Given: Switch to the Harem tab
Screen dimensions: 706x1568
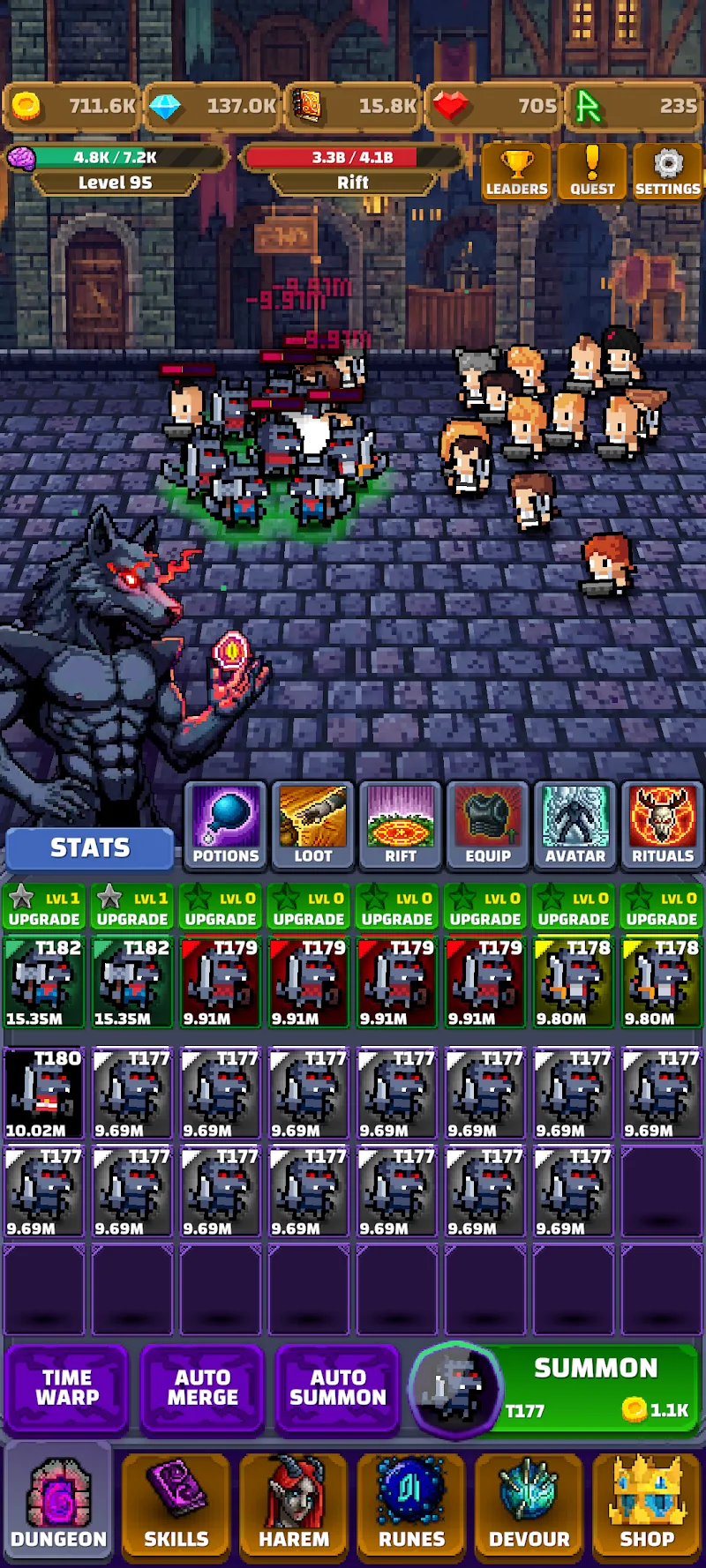Looking at the screenshot, I should pos(294,1505).
